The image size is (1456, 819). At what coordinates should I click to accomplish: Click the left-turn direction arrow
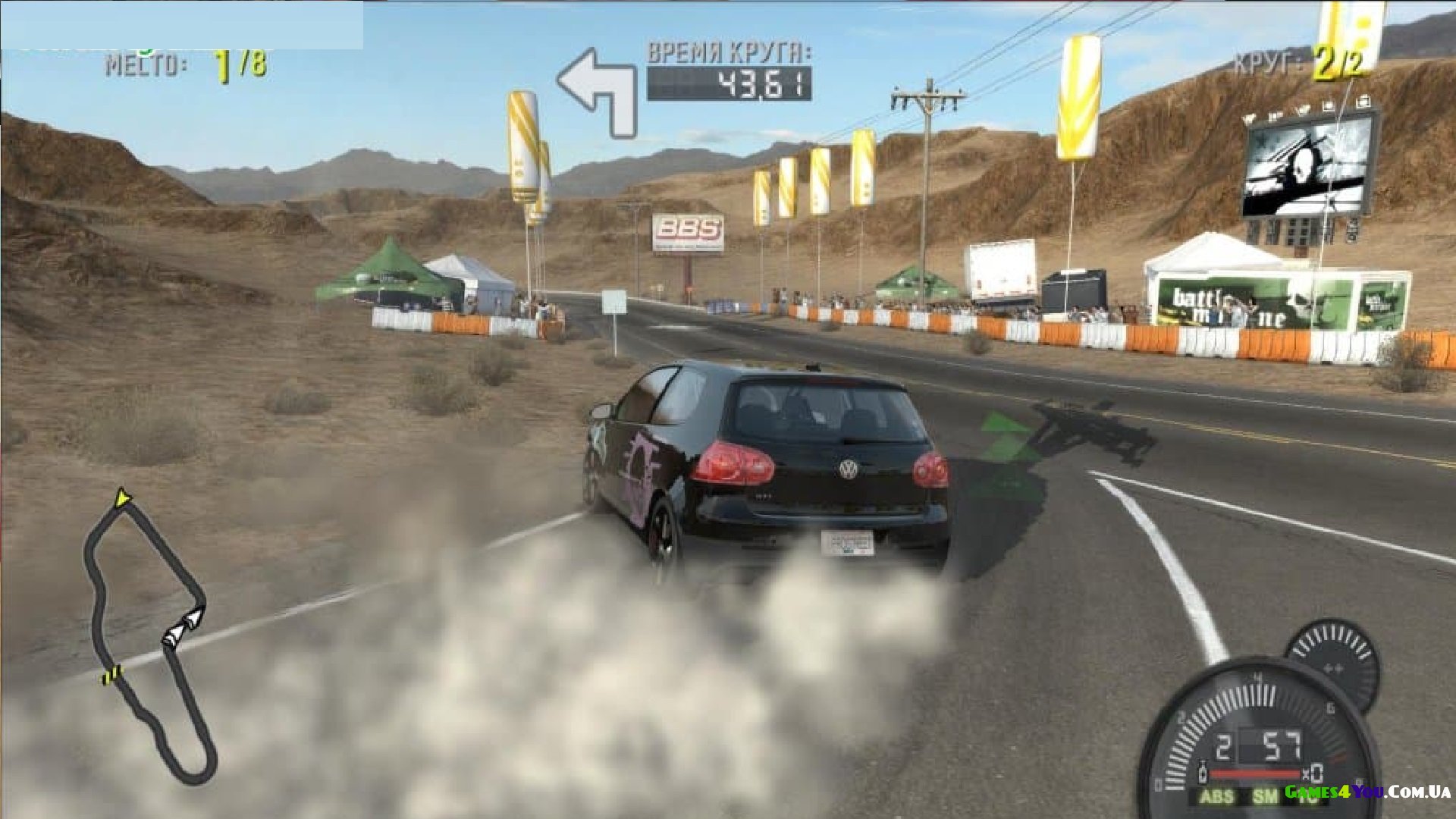(x=598, y=91)
